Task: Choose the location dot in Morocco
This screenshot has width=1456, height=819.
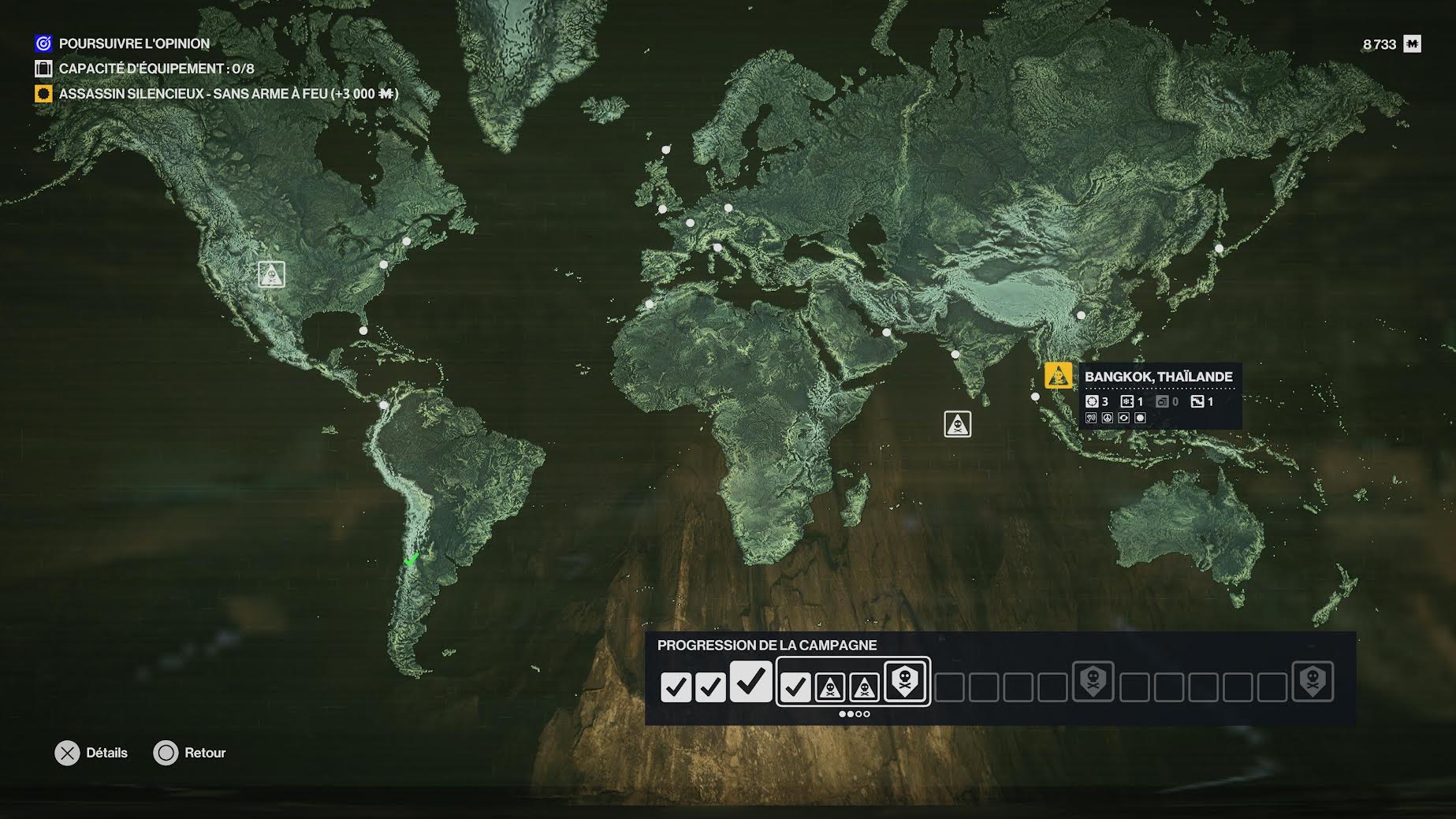Action: click(650, 303)
